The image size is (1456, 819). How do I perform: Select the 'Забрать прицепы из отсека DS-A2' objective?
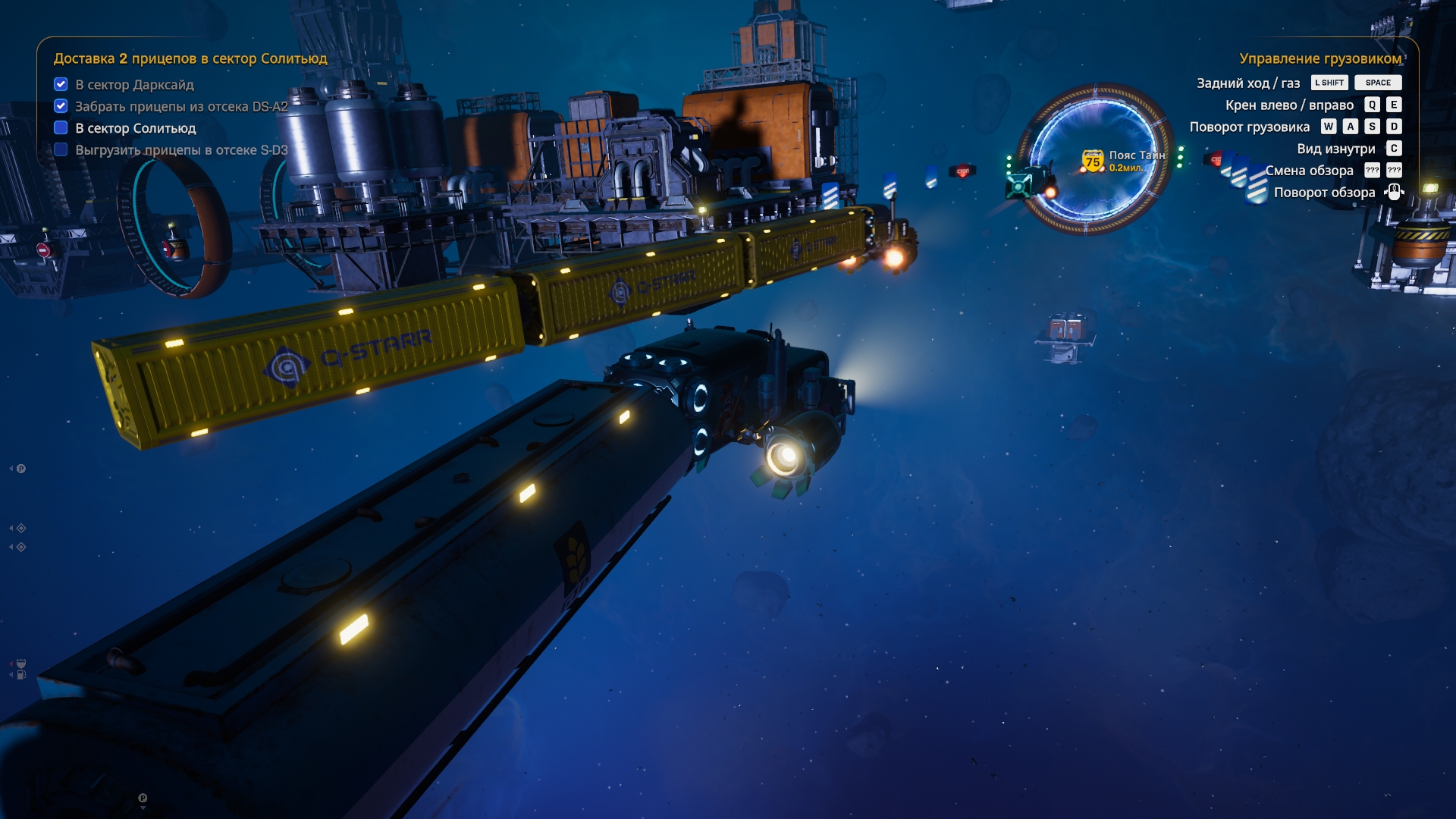(181, 106)
